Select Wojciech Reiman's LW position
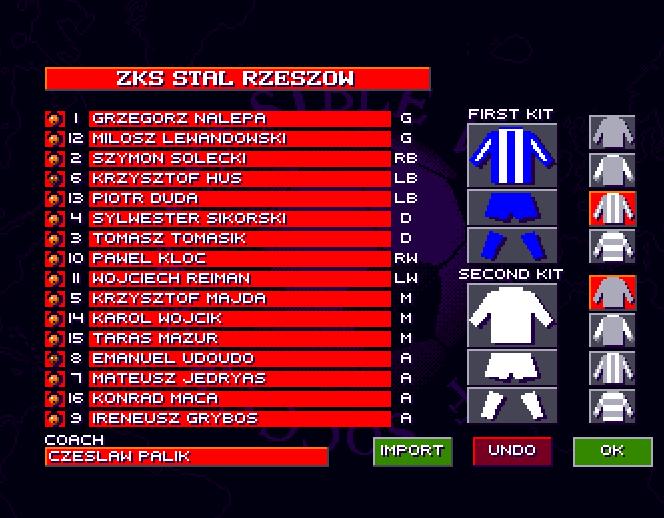Screen dimensions: 664x518 pos(406,278)
